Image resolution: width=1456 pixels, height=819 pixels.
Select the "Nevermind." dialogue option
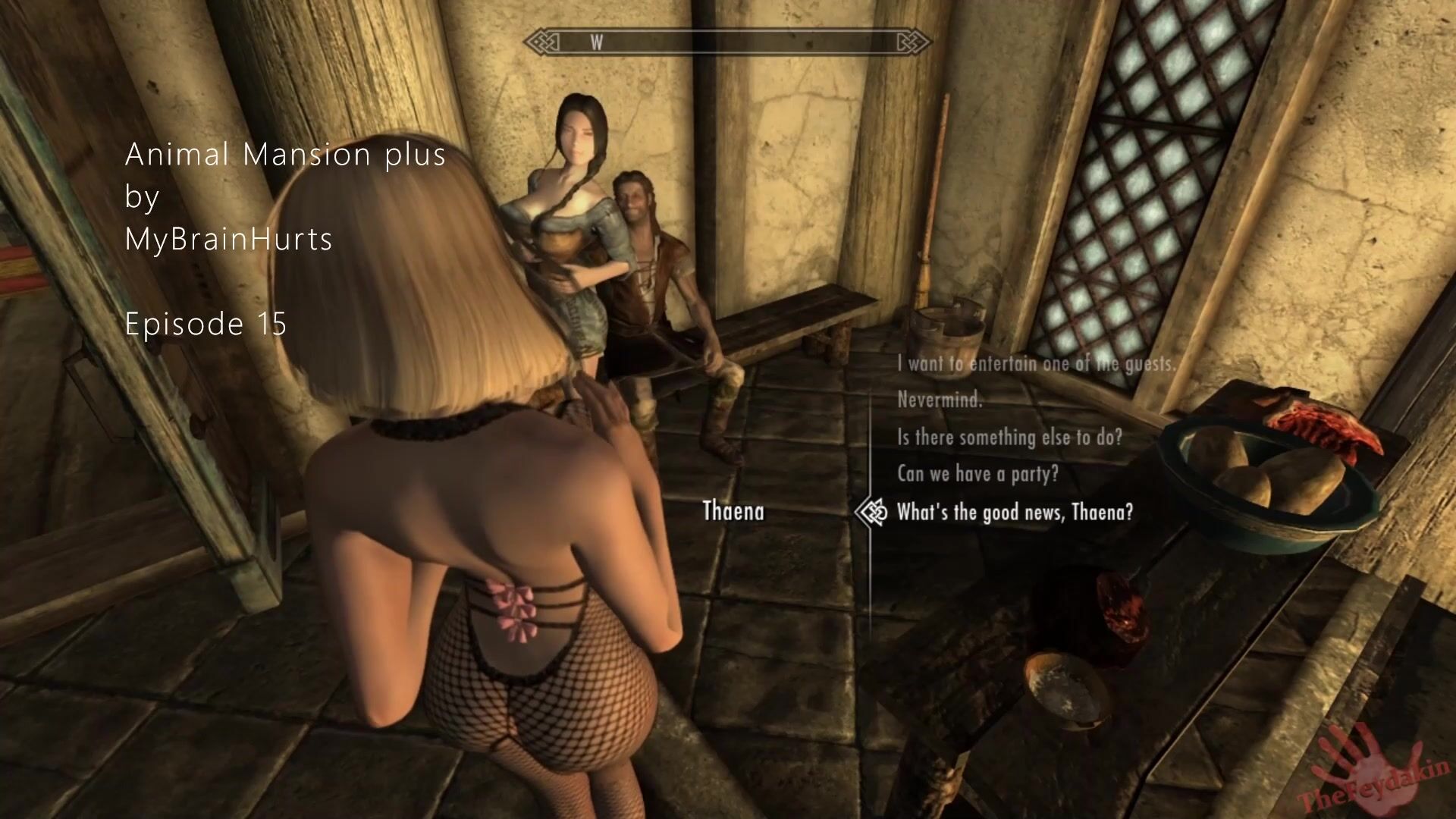[940, 400]
